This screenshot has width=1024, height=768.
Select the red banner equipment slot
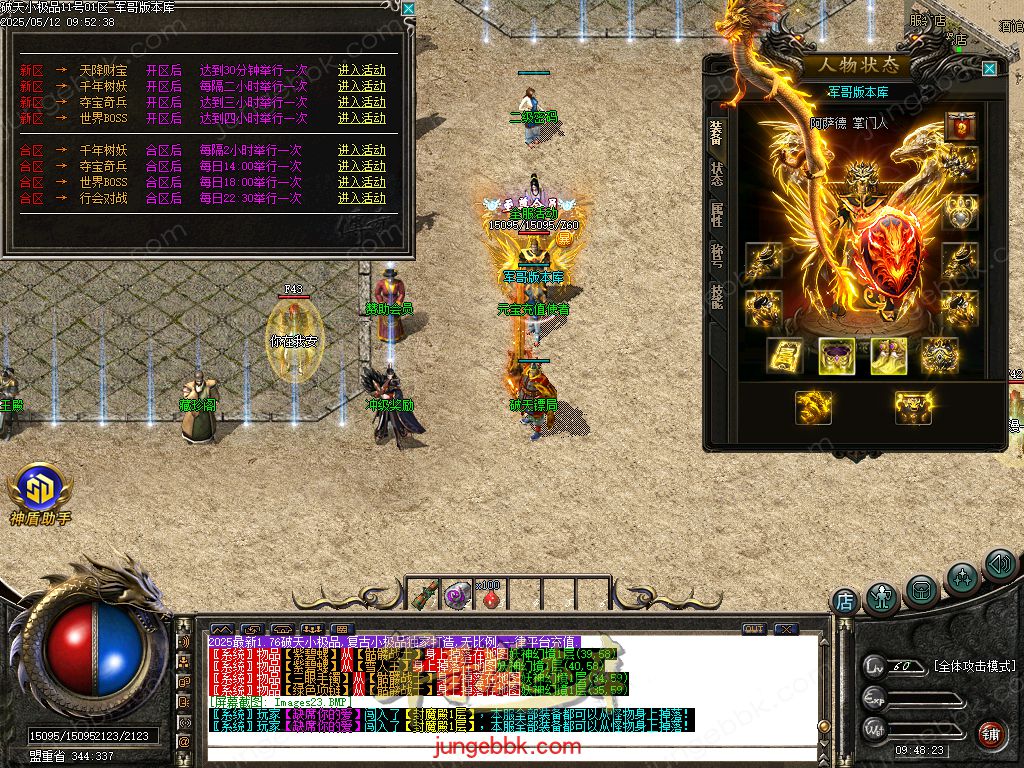click(x=961, y=126)
